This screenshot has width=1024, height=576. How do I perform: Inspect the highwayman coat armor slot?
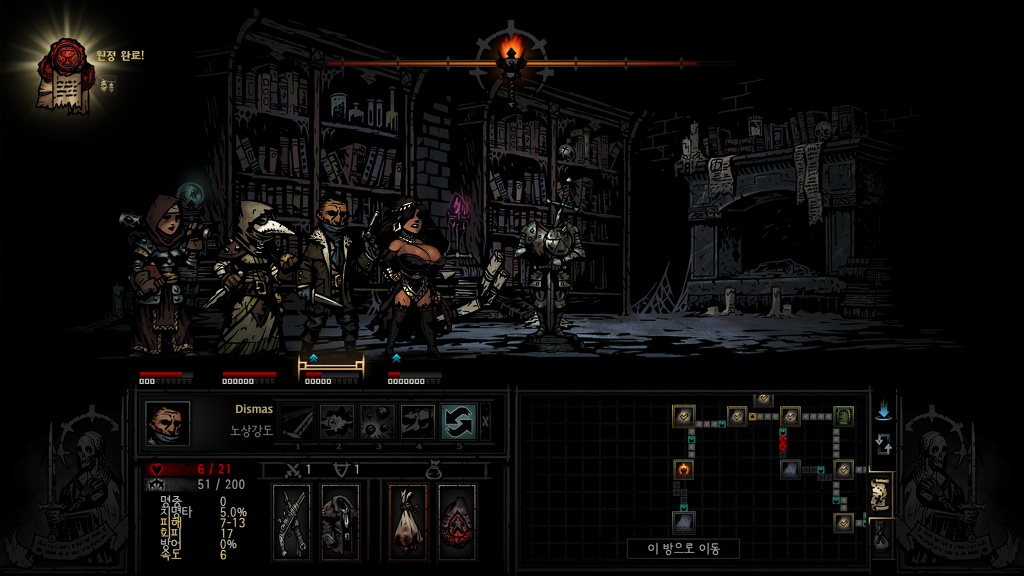[x=340, y=520]
